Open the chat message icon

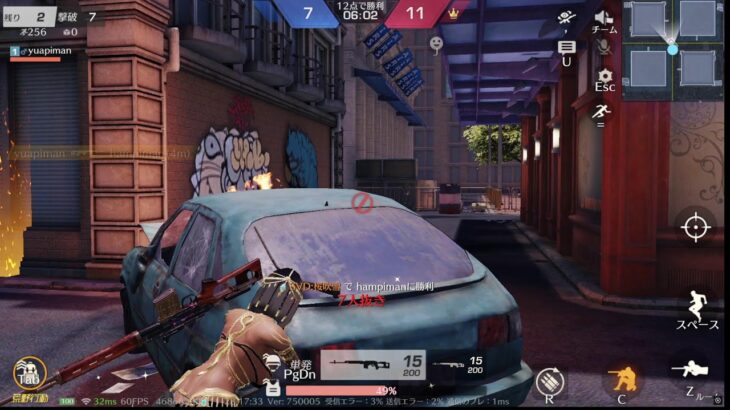[x=566, y=47]
